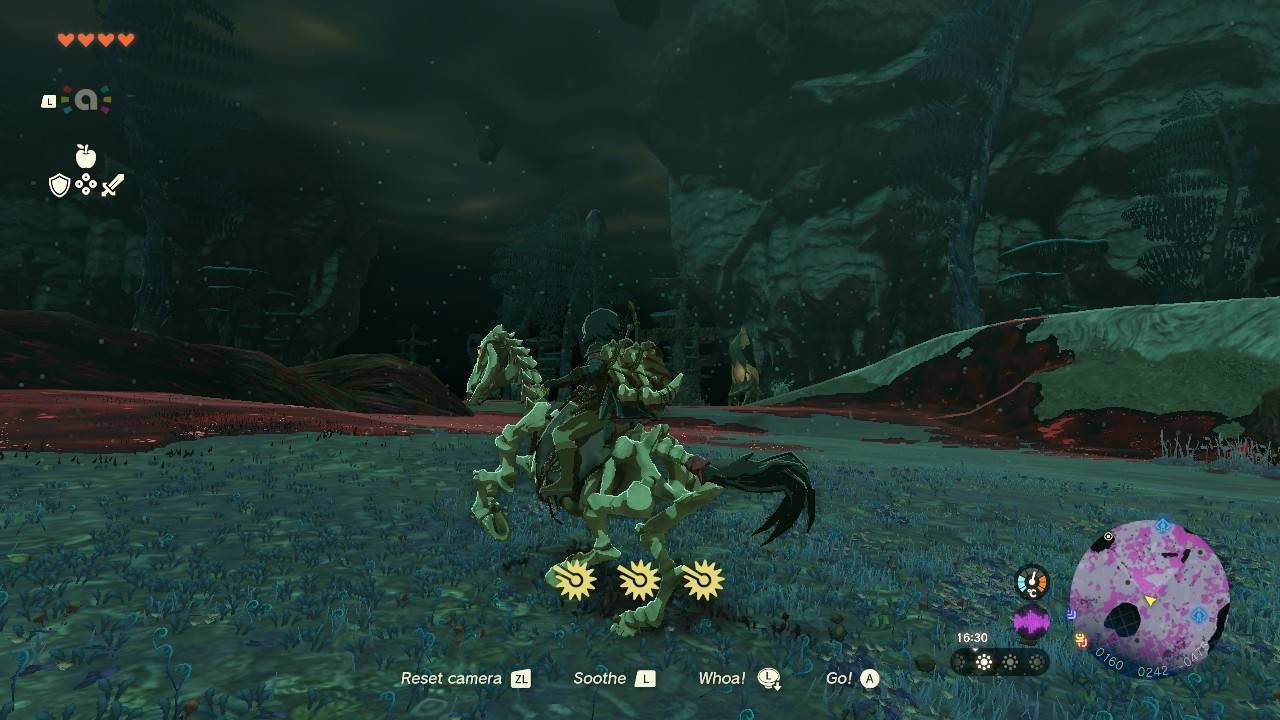Check the temperature gauge icon

click(x=1032, y=582)
